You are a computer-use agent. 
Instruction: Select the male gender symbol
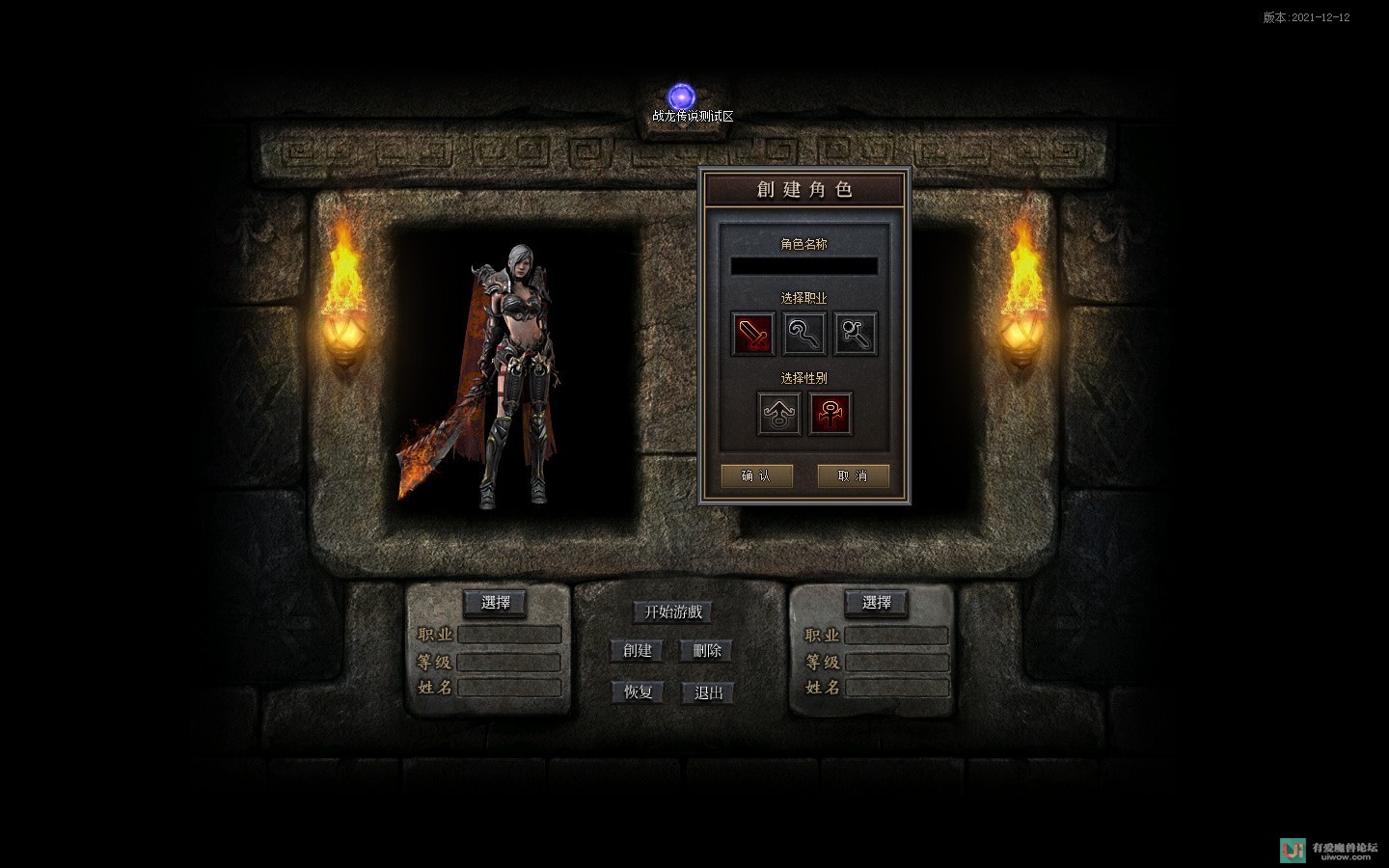pyautogui.click(x=778, y=414)
